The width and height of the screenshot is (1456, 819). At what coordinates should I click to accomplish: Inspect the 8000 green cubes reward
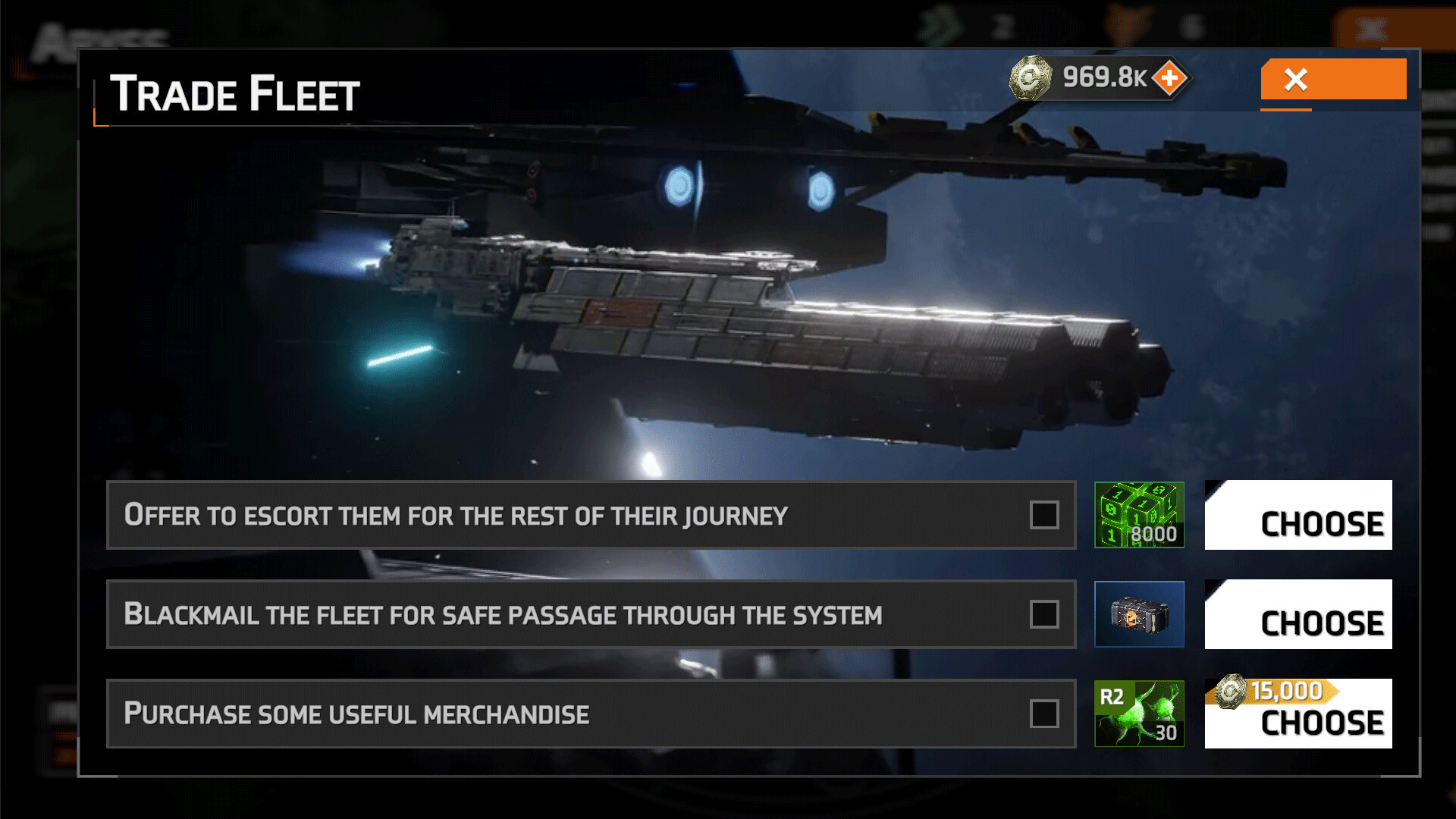coord(1139,515)
